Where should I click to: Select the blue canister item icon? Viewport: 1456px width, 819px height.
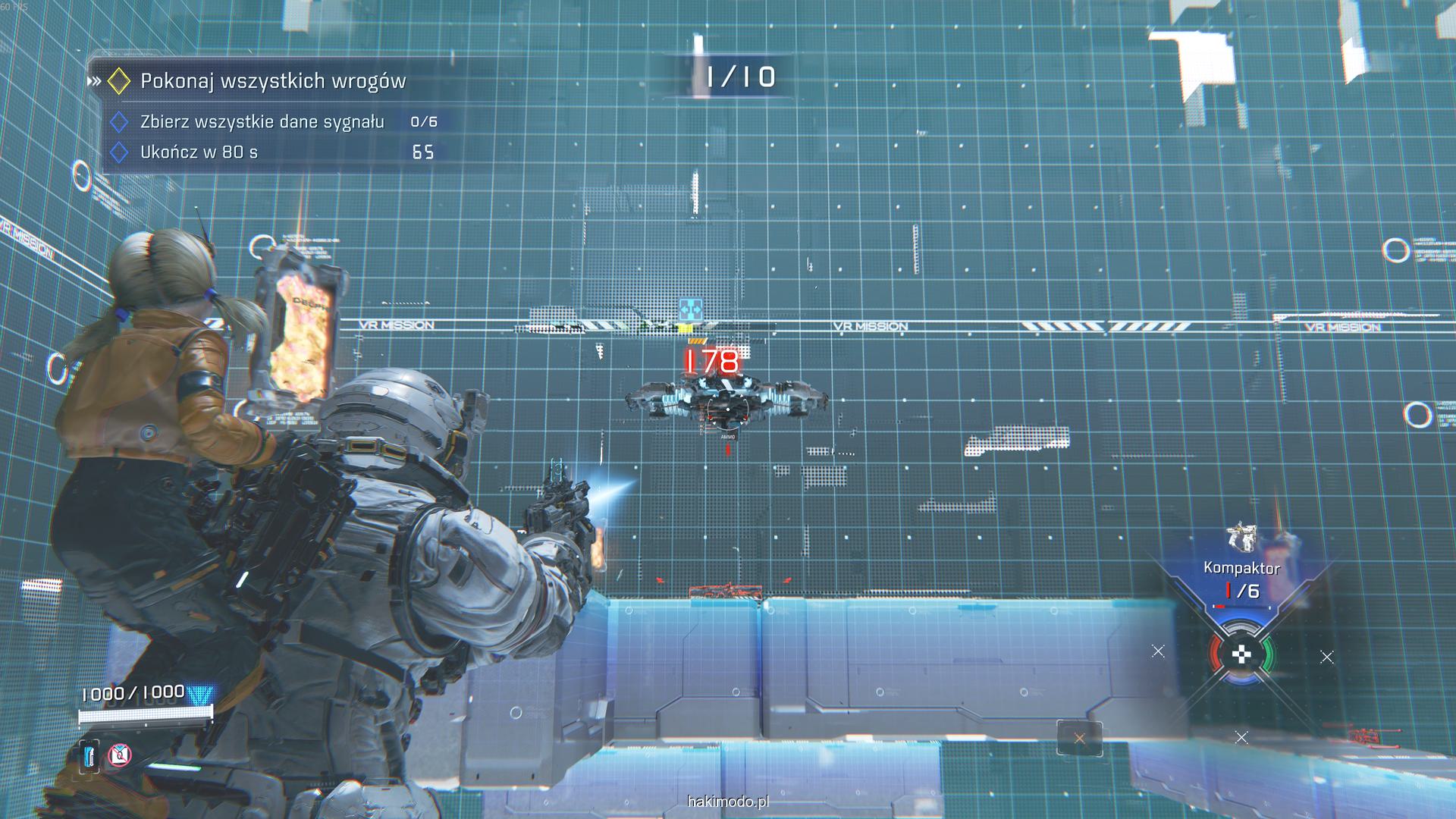[x=89, y=755]
